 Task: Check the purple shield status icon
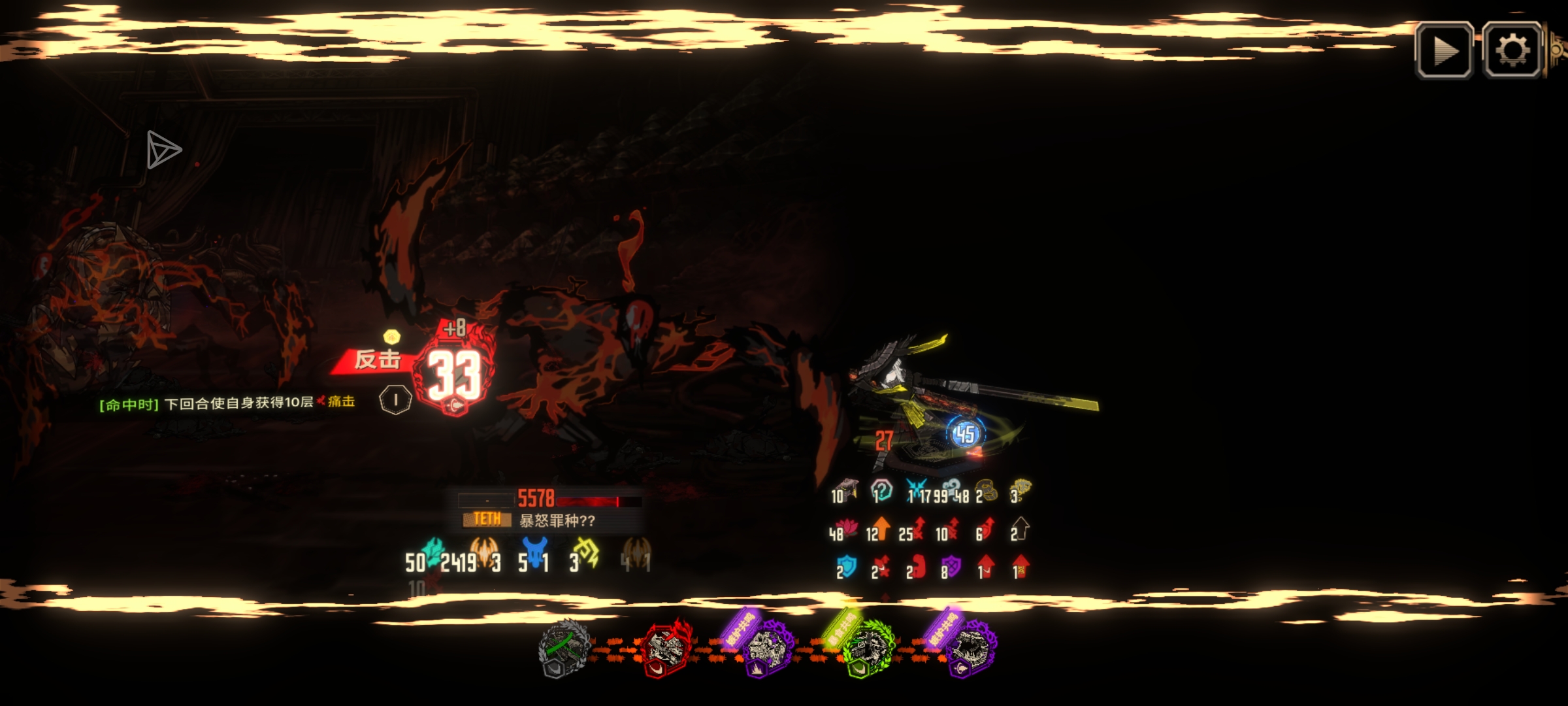951,566
